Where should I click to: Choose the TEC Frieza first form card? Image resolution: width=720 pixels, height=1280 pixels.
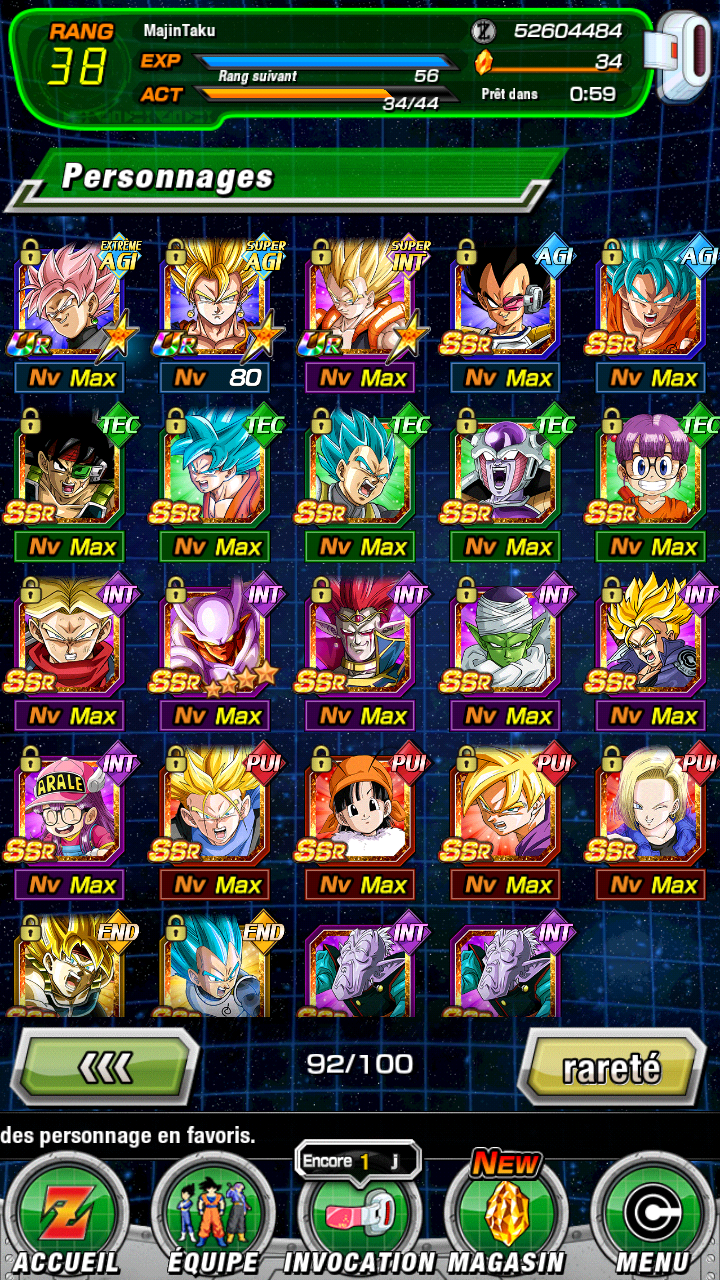point(505,468)
